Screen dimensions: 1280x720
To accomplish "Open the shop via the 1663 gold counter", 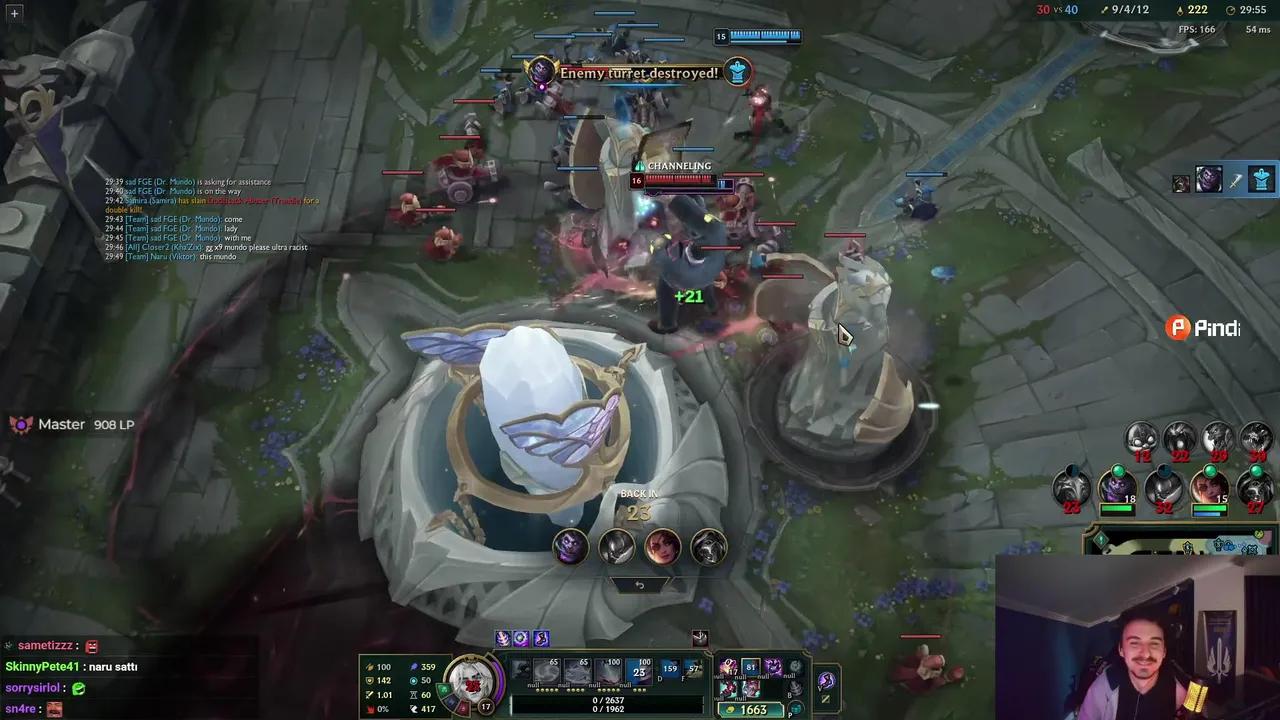I will [x=757, y=709].
